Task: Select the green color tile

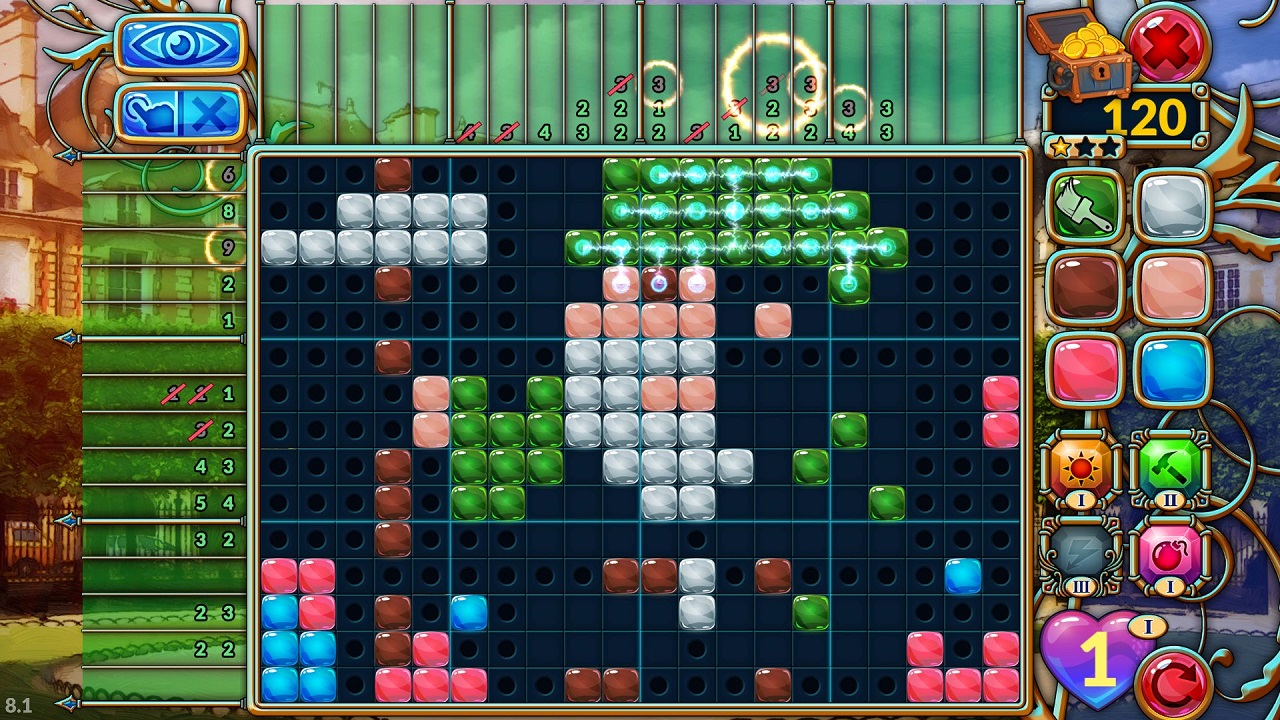Action: tap(1084, 205)
